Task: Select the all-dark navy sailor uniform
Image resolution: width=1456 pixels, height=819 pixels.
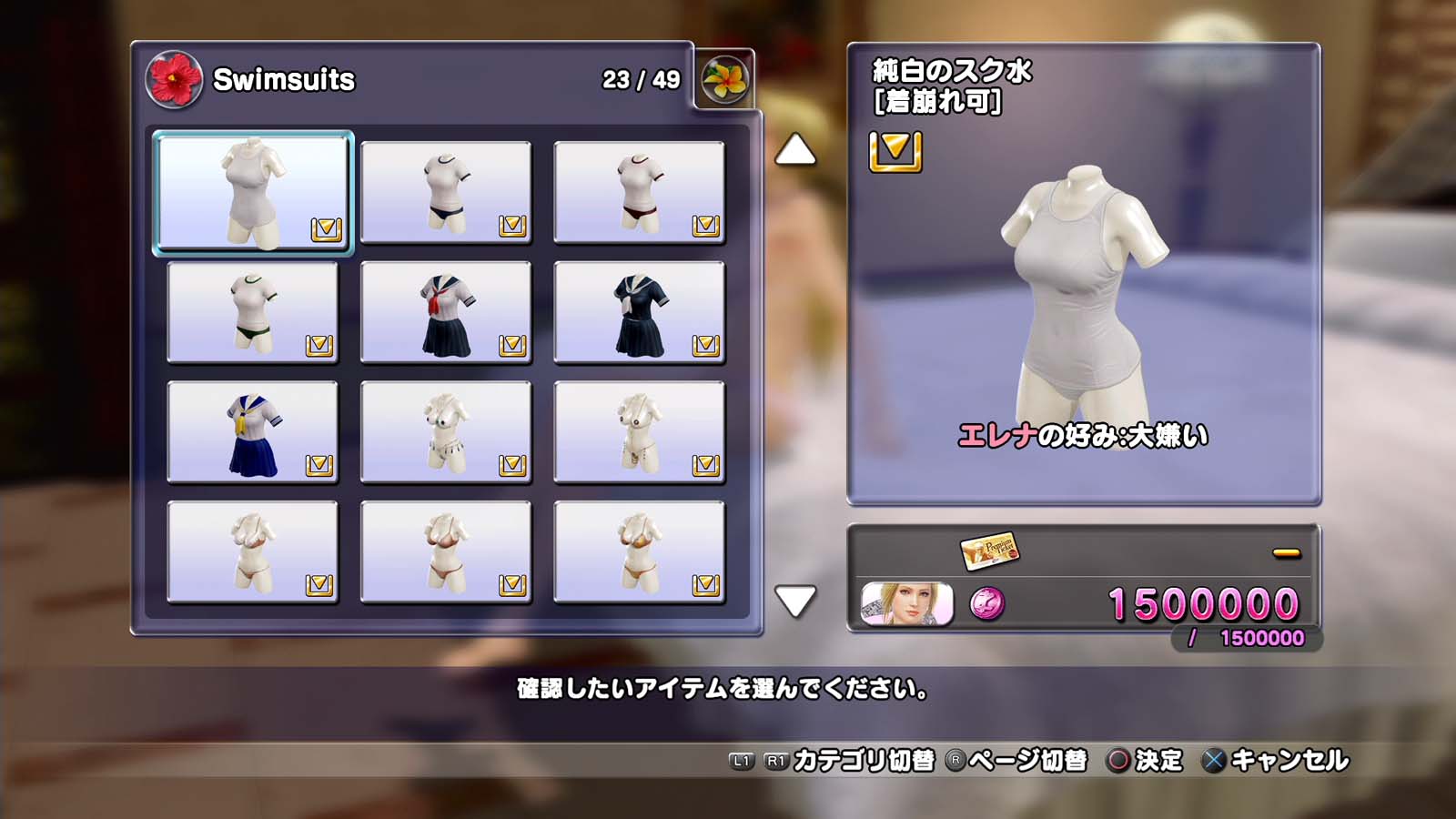Action: pos(639,312)
